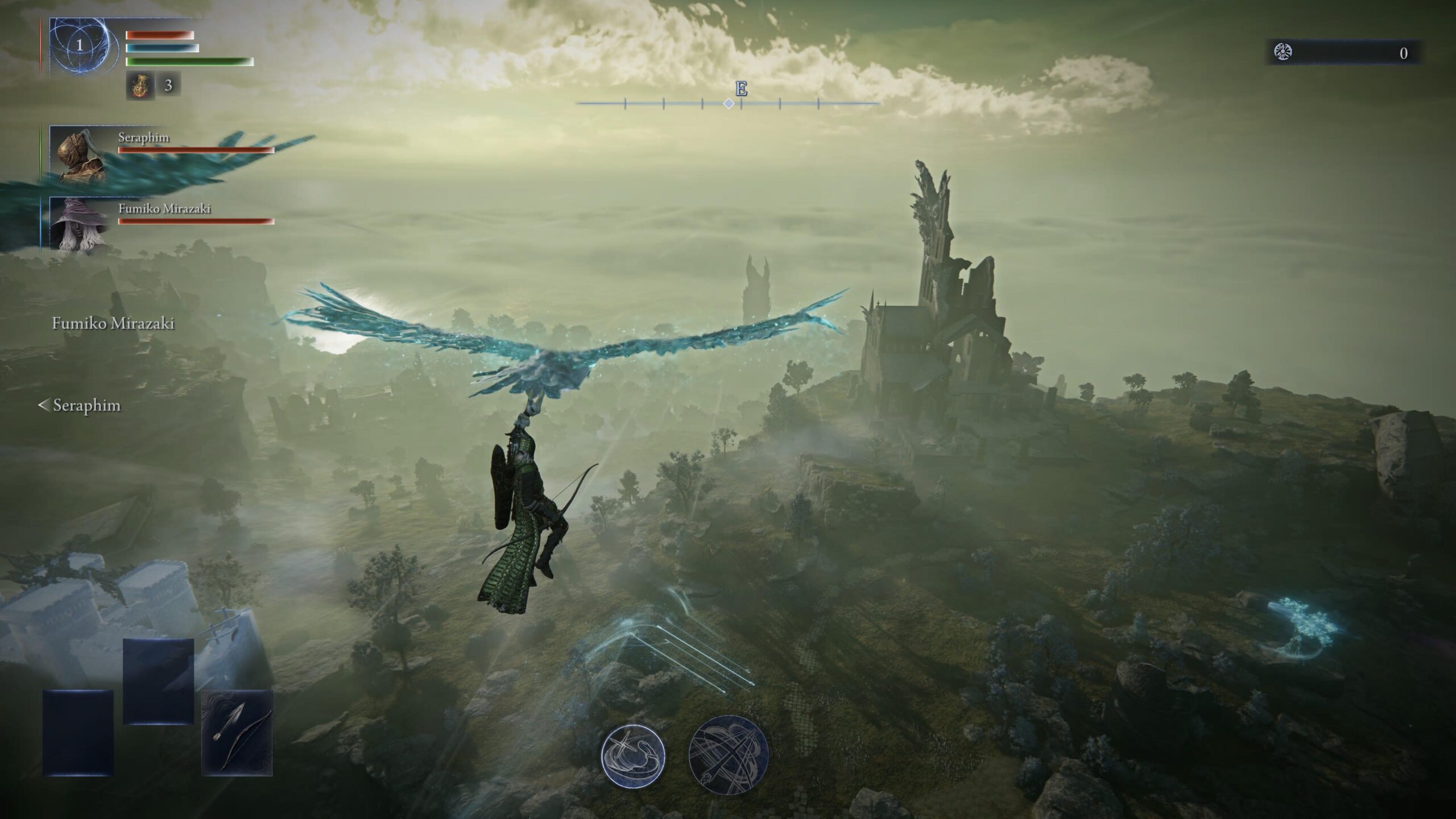Screen dimensions: 1456x819
Task: Click Seraphim's teammate portrait
Action: tap(80, 155)
